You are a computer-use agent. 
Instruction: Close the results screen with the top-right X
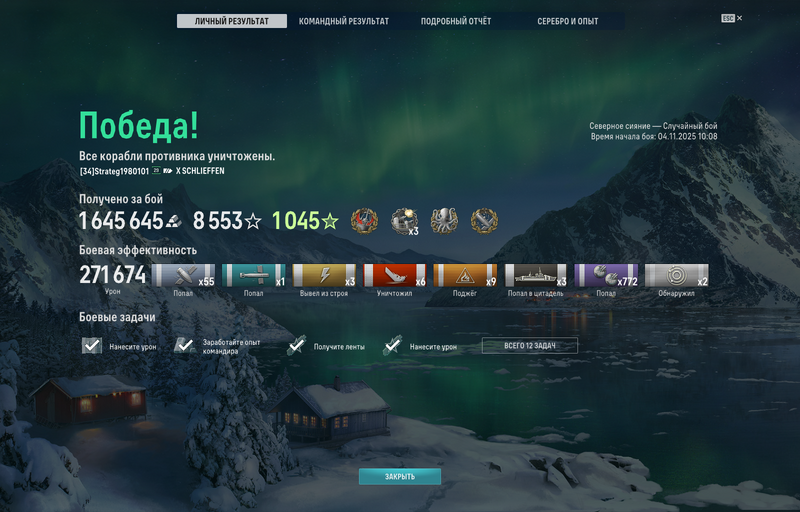[x=739, y=18]
